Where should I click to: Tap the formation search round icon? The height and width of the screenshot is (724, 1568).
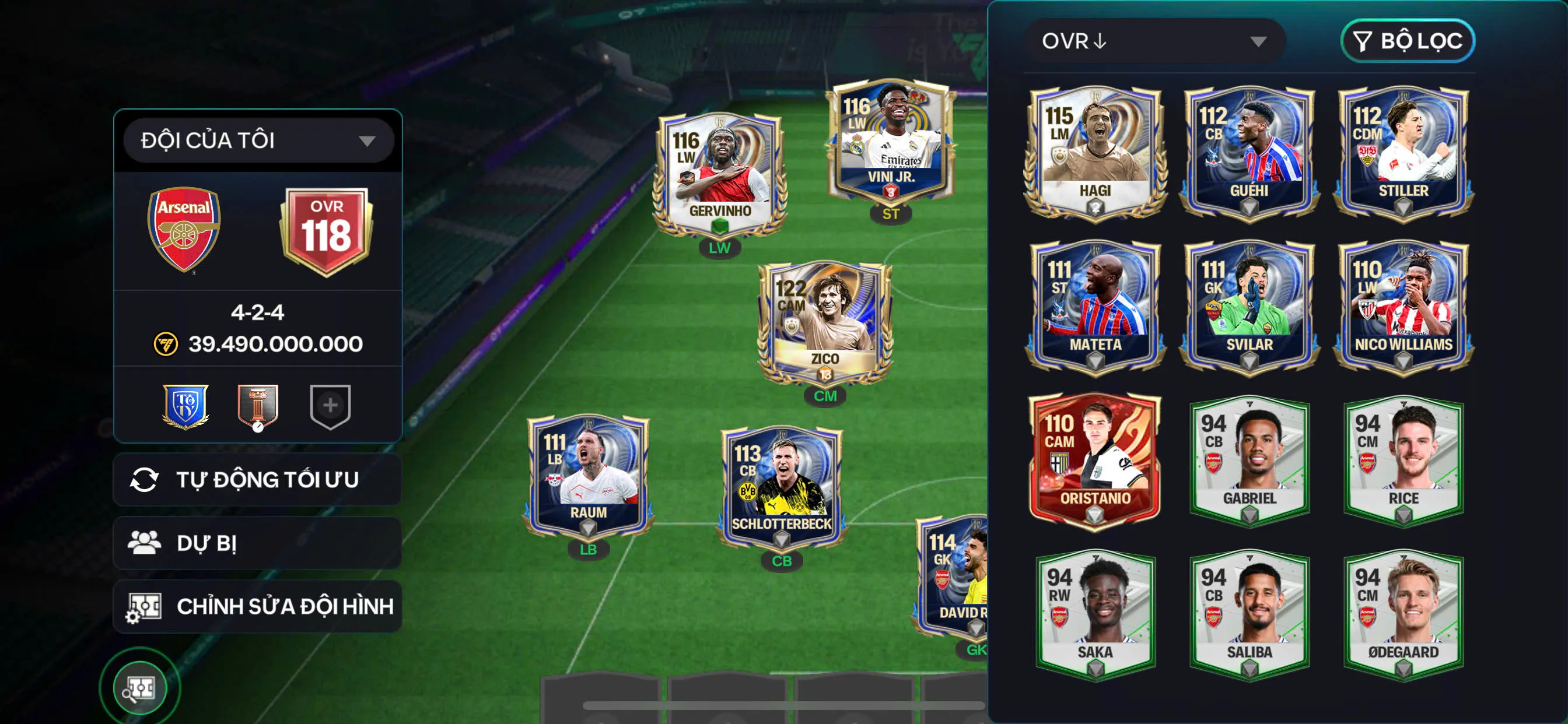point(140,688)
